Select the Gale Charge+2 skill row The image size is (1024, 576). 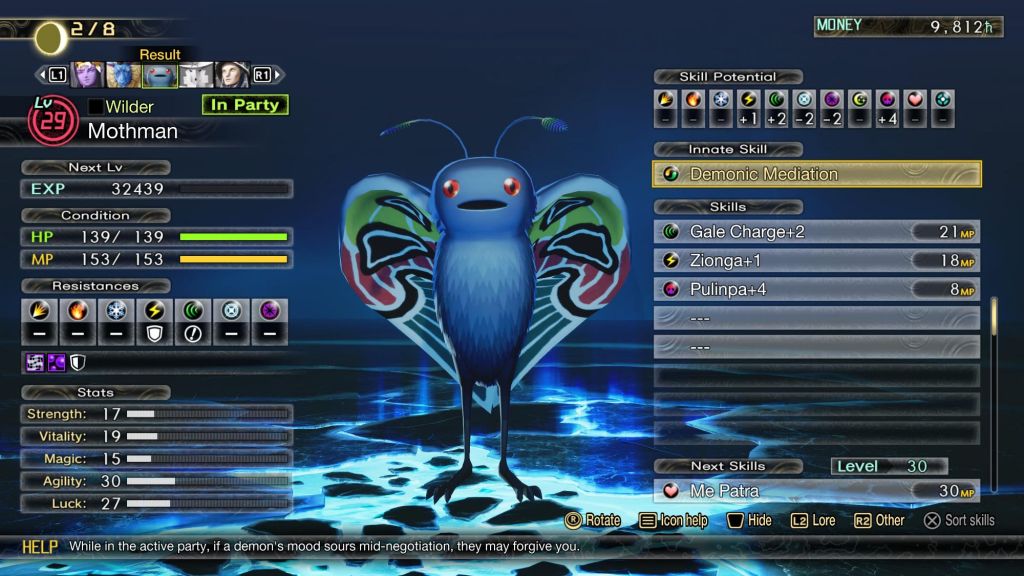tap(817, 232)
